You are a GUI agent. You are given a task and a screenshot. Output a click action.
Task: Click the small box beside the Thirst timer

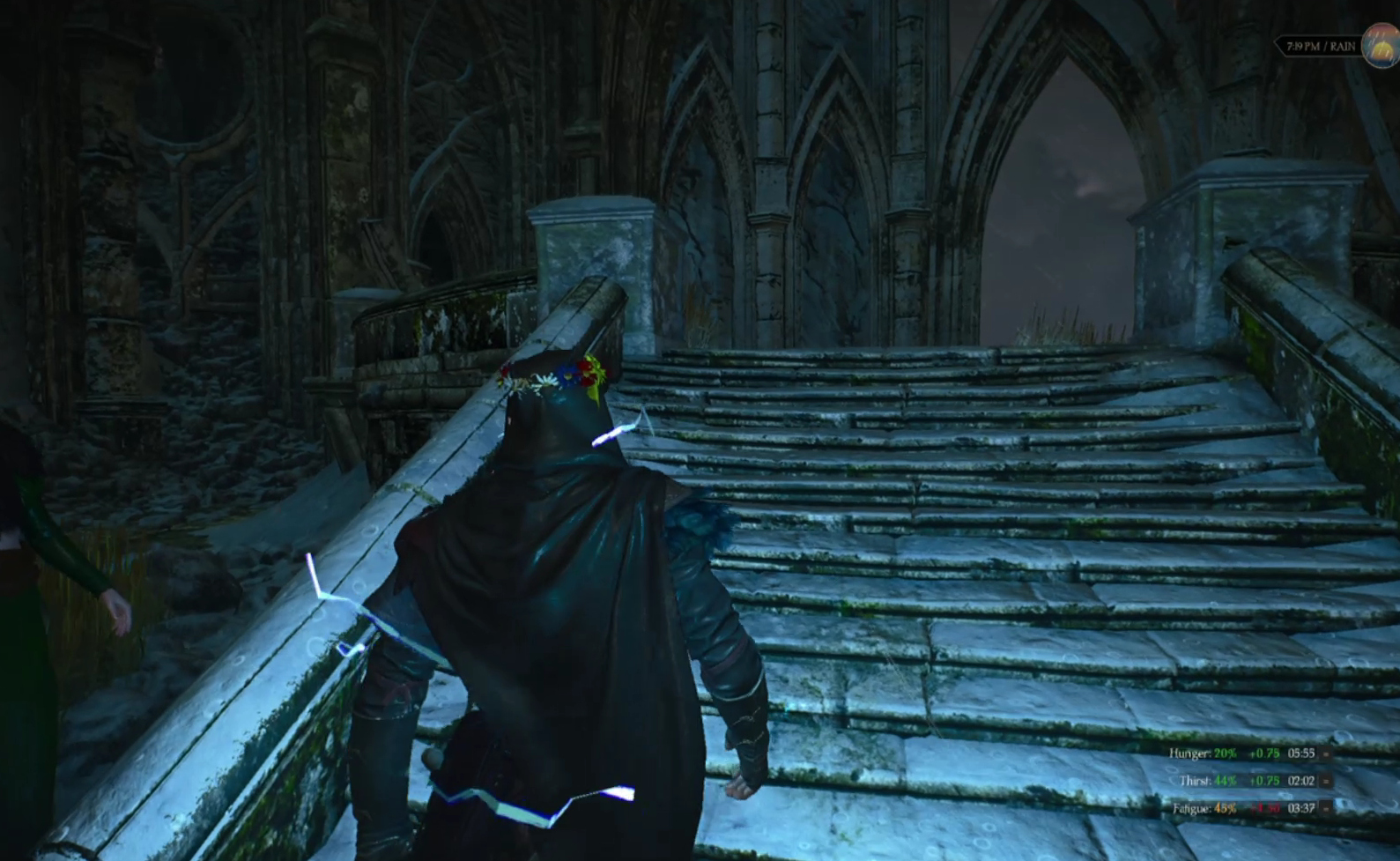click(x=1326, y=781)
